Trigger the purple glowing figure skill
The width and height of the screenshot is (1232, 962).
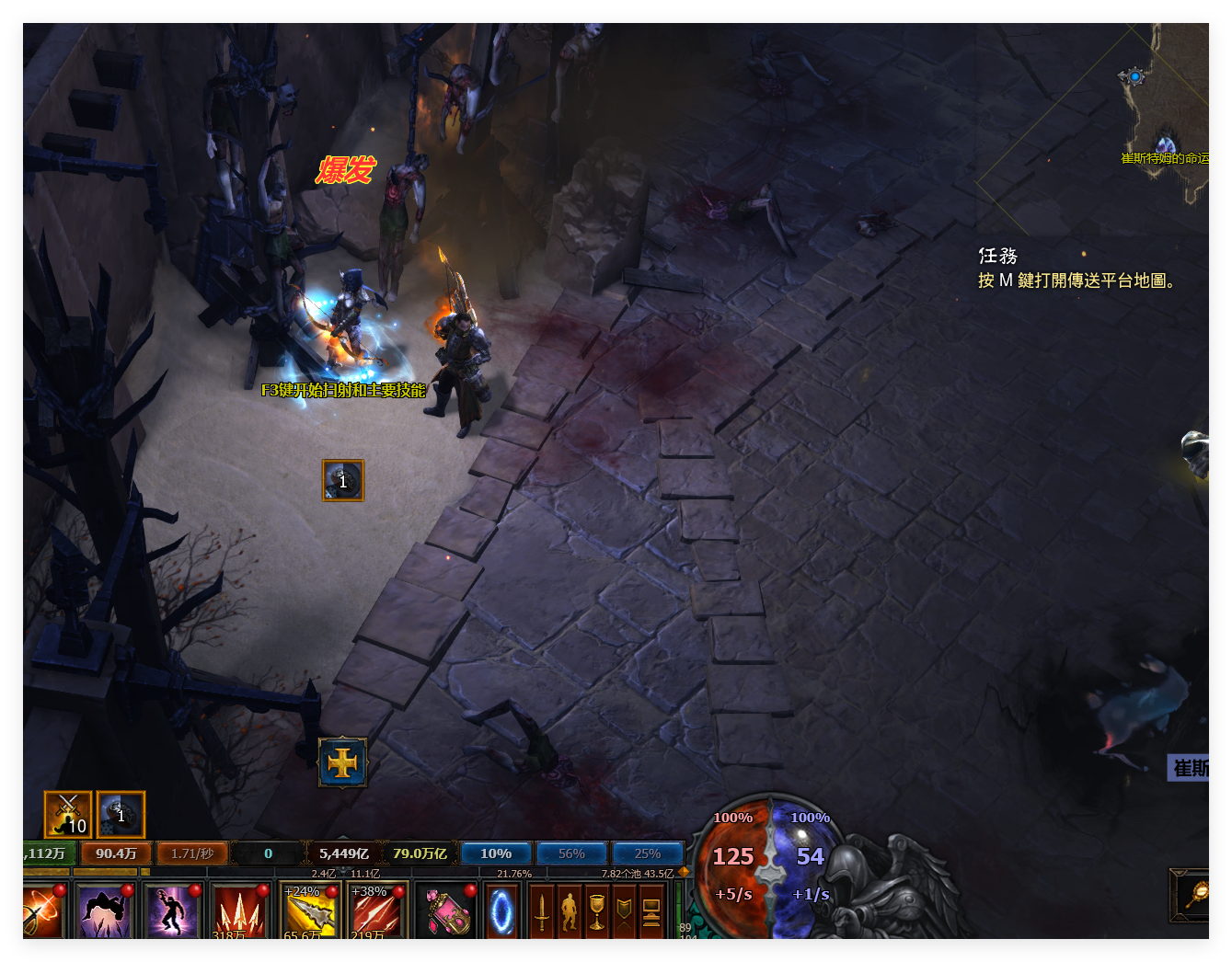tap(172, 911)
